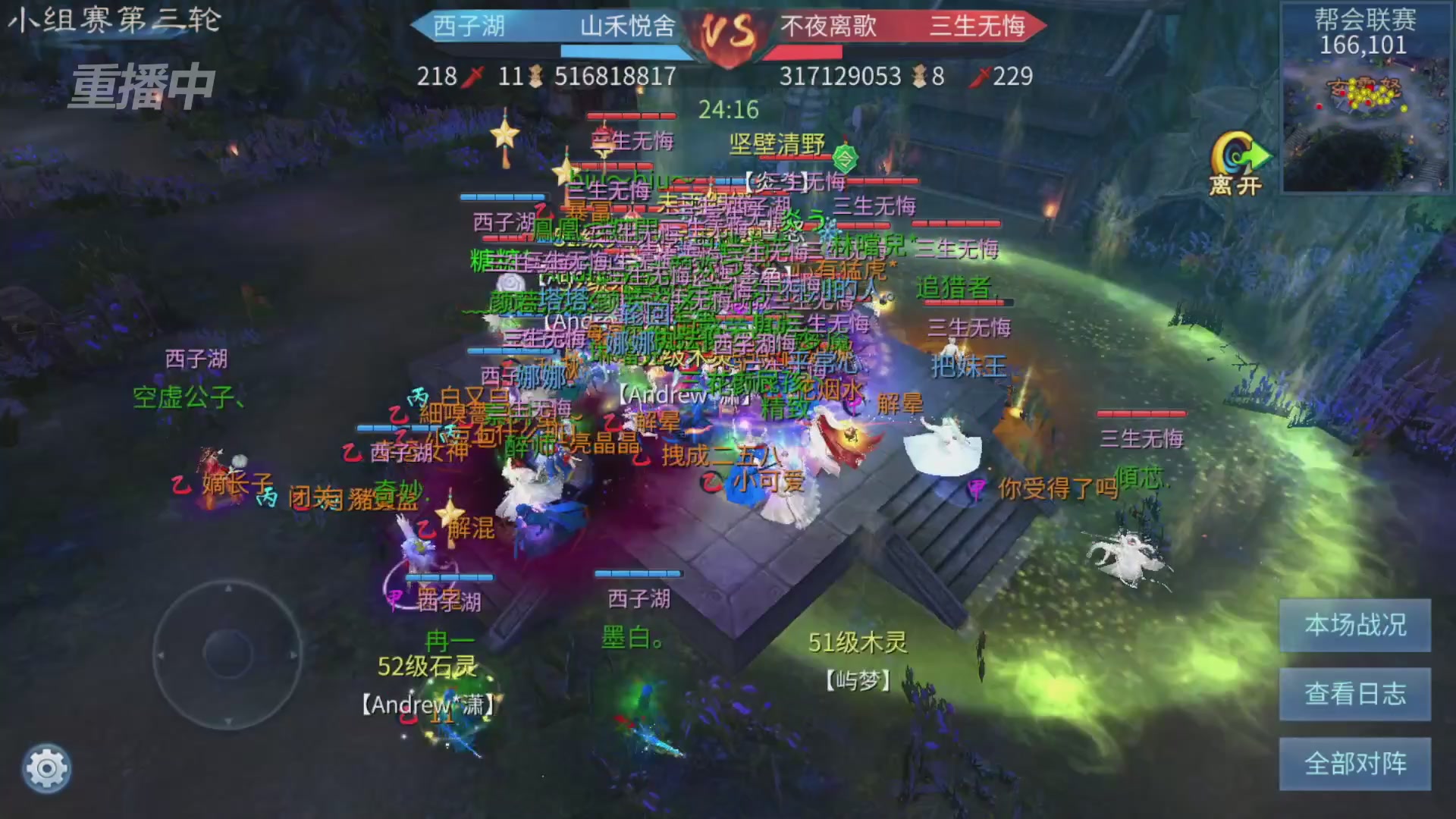The width and height of the screenshot is (1456, 819).
Task: Tap the 小组赛第三轮 round title
Action: point(114,21)
